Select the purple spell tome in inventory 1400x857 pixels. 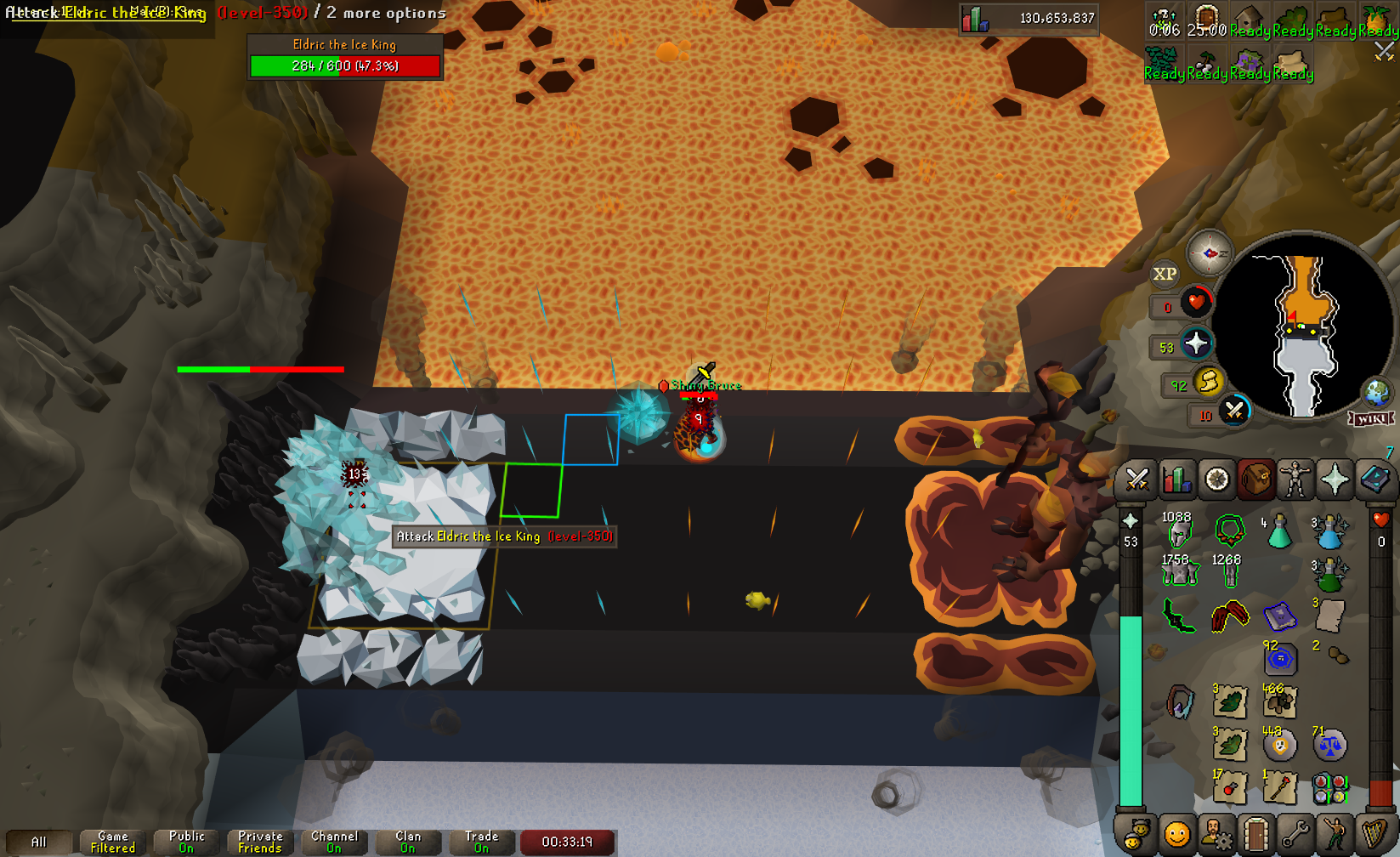click(x=1278, y=616)
